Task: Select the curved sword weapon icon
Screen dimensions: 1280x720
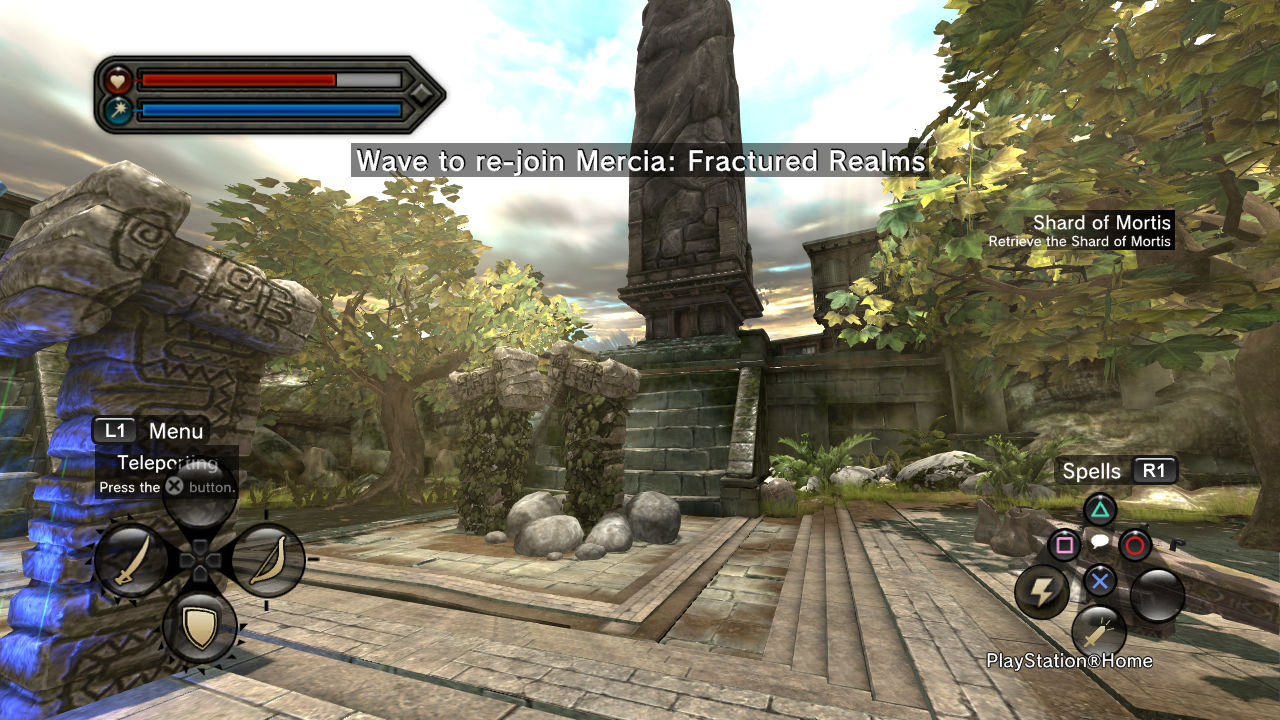Action: coord(132,561)
